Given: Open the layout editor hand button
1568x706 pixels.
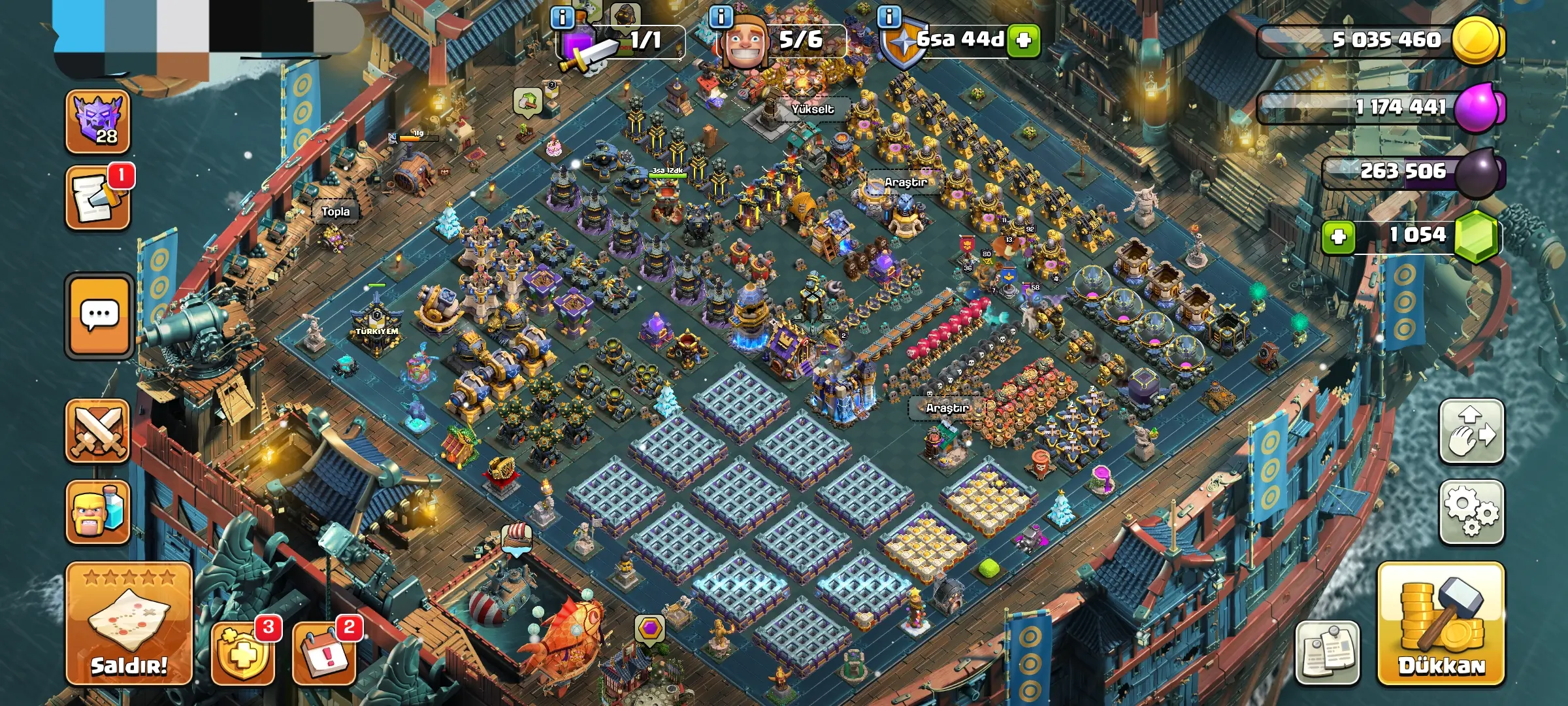Looking at the screenshot, I should pos(1471,431).
